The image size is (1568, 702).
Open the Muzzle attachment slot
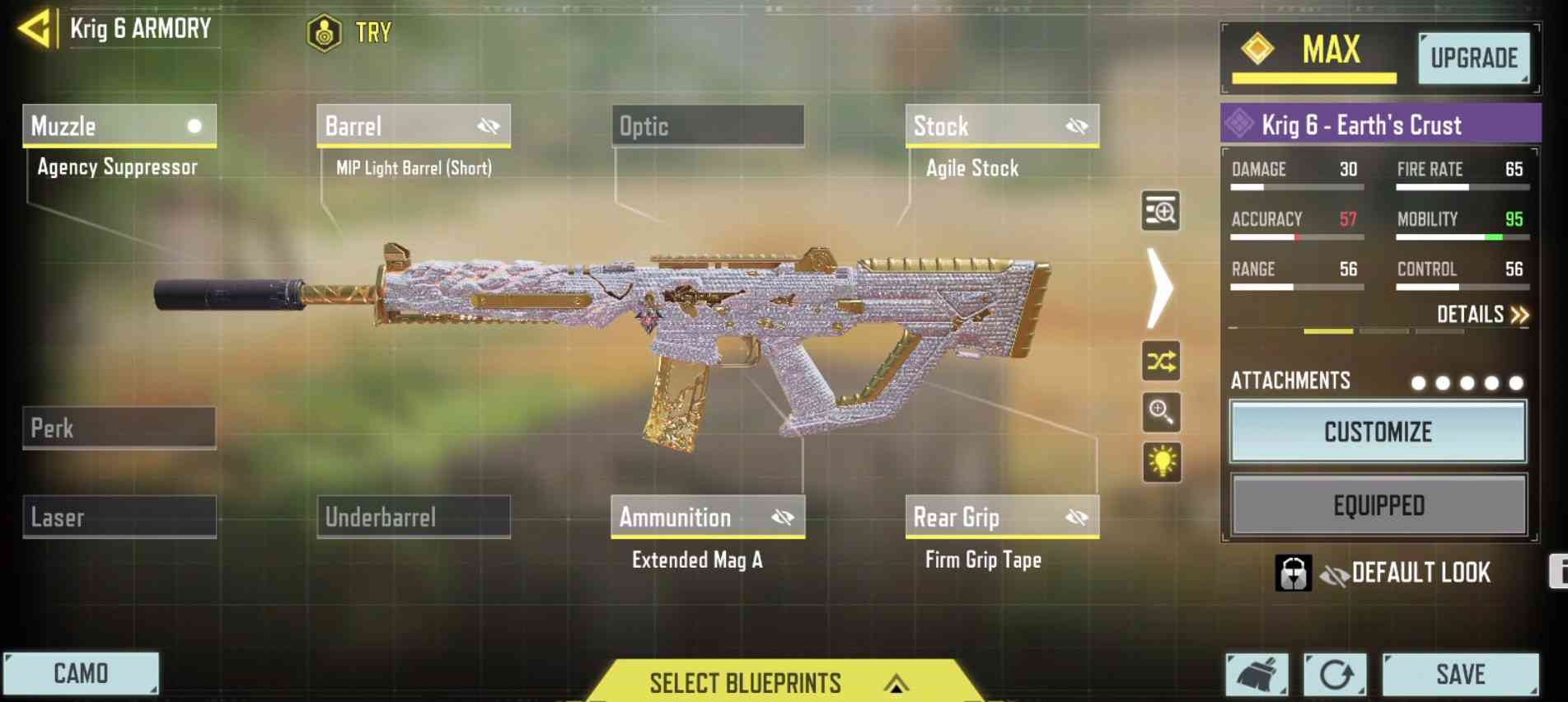click(x=119, y=126)
